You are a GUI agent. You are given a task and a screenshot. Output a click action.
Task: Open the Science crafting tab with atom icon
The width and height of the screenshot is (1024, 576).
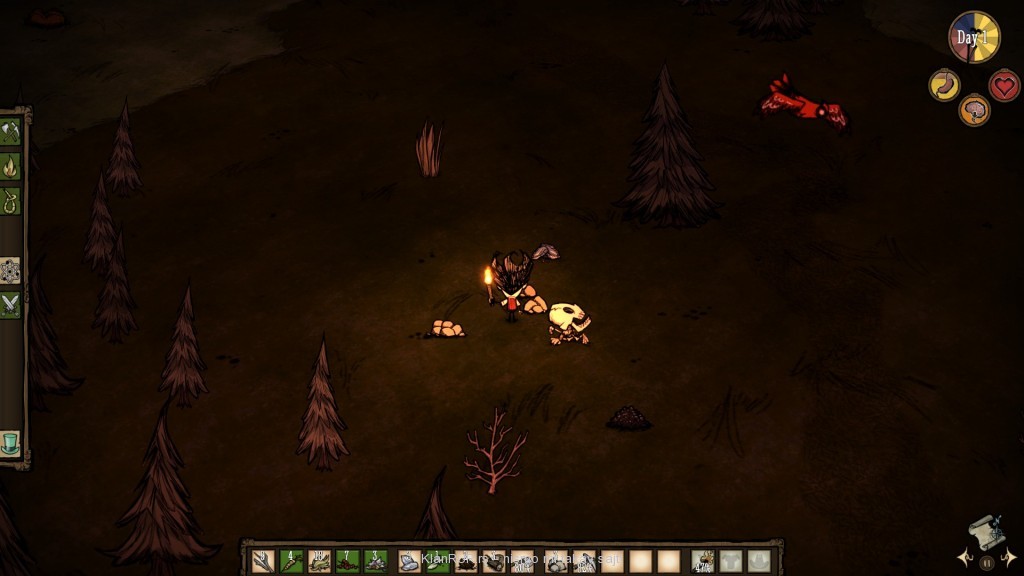(x=10, y=270)
